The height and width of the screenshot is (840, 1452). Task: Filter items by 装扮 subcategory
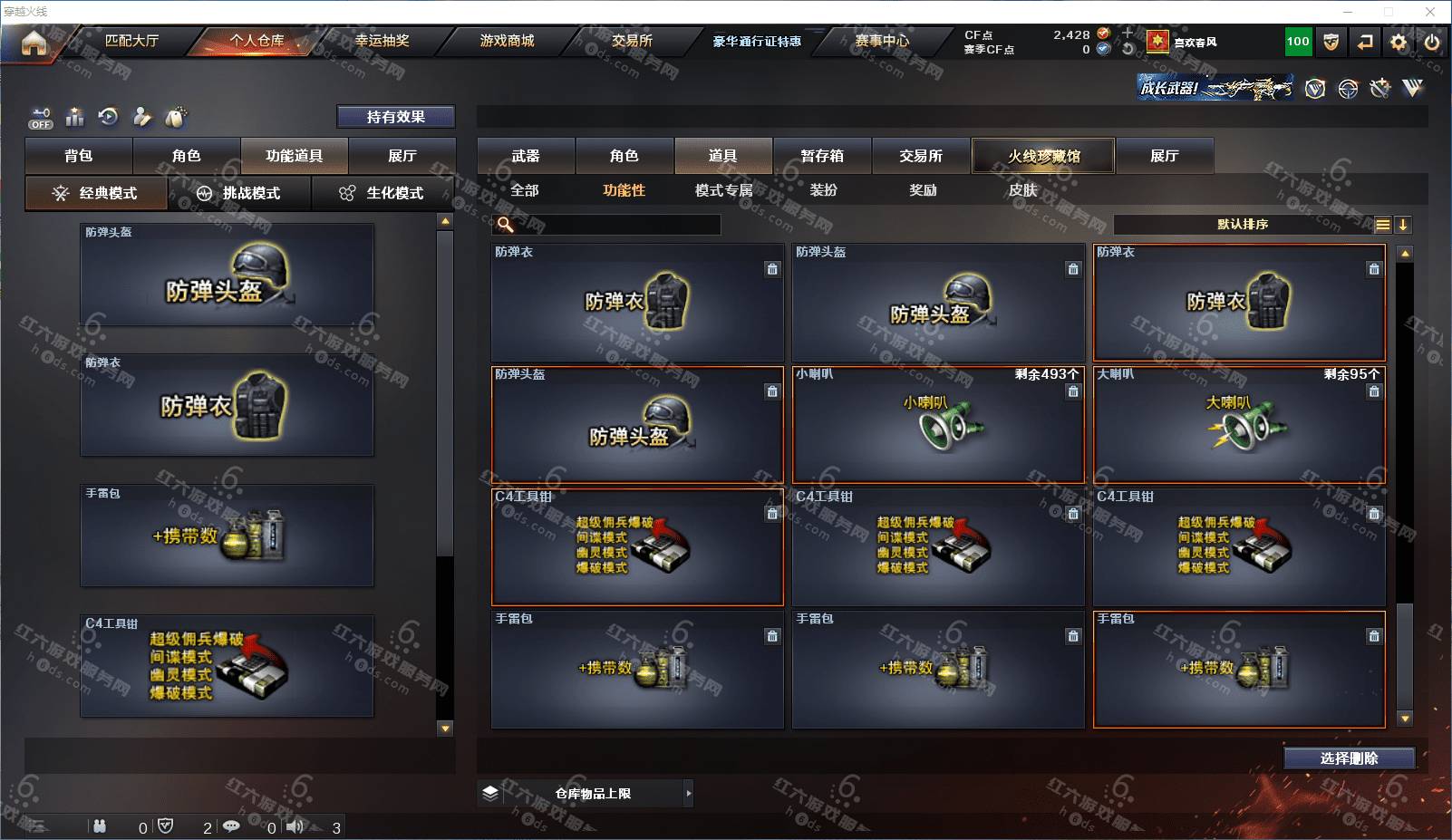click(823, 190)
